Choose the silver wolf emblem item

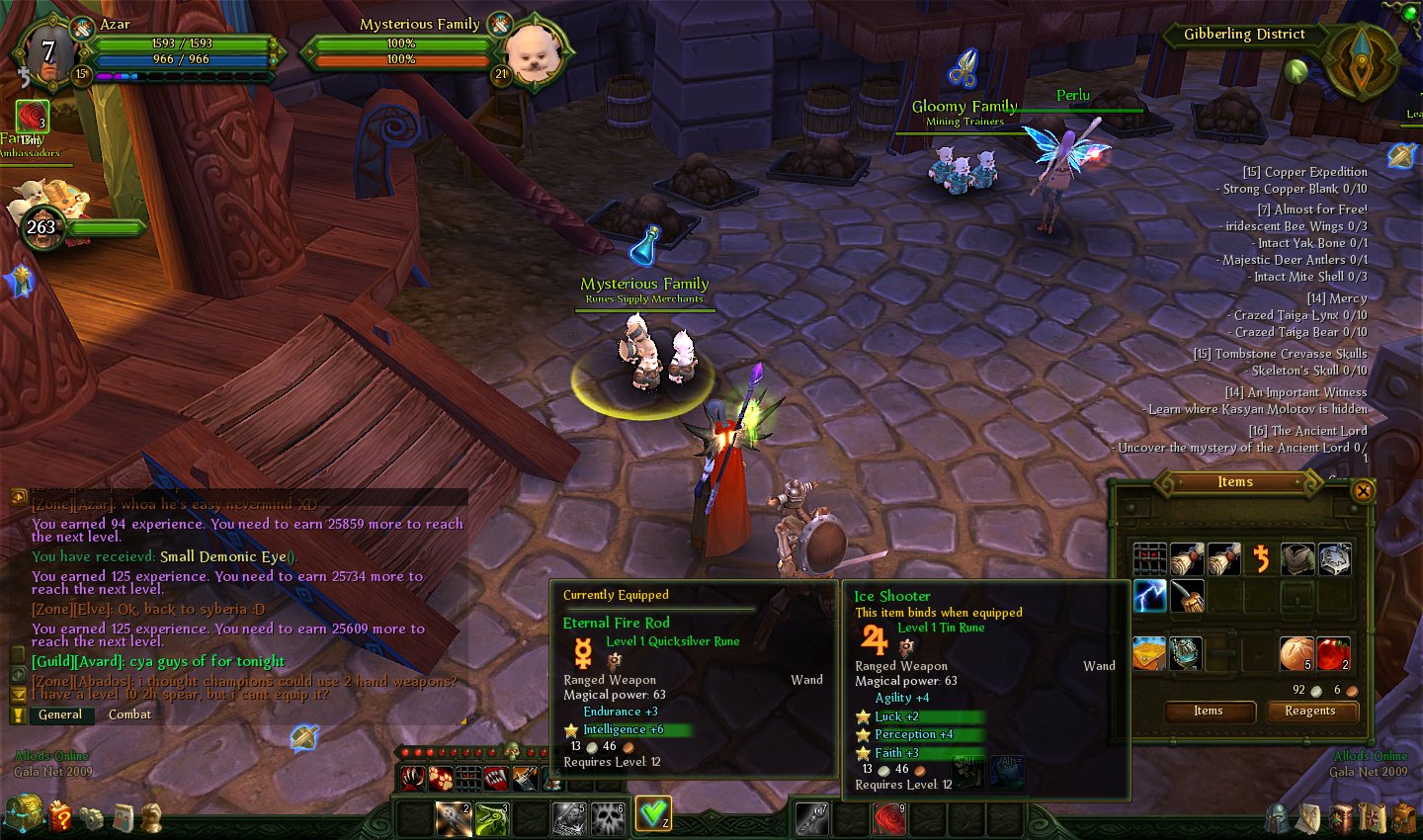pos(1334,559)
